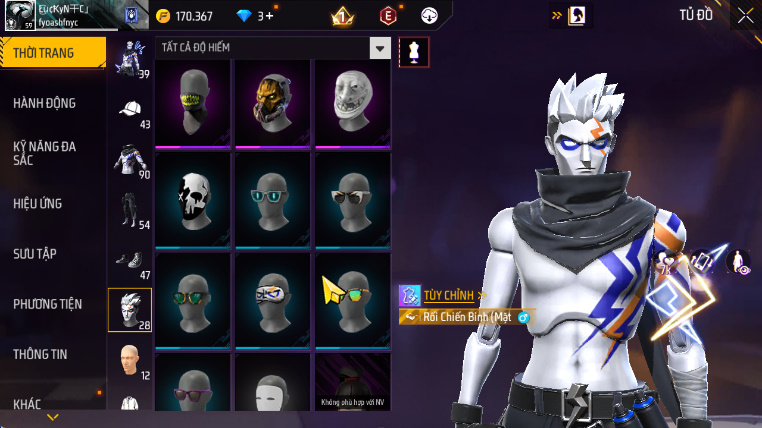The height and width of the screenshot is (428, 762).
Task: Open the Thời Trang fashion tab
Action: [52, 53]
